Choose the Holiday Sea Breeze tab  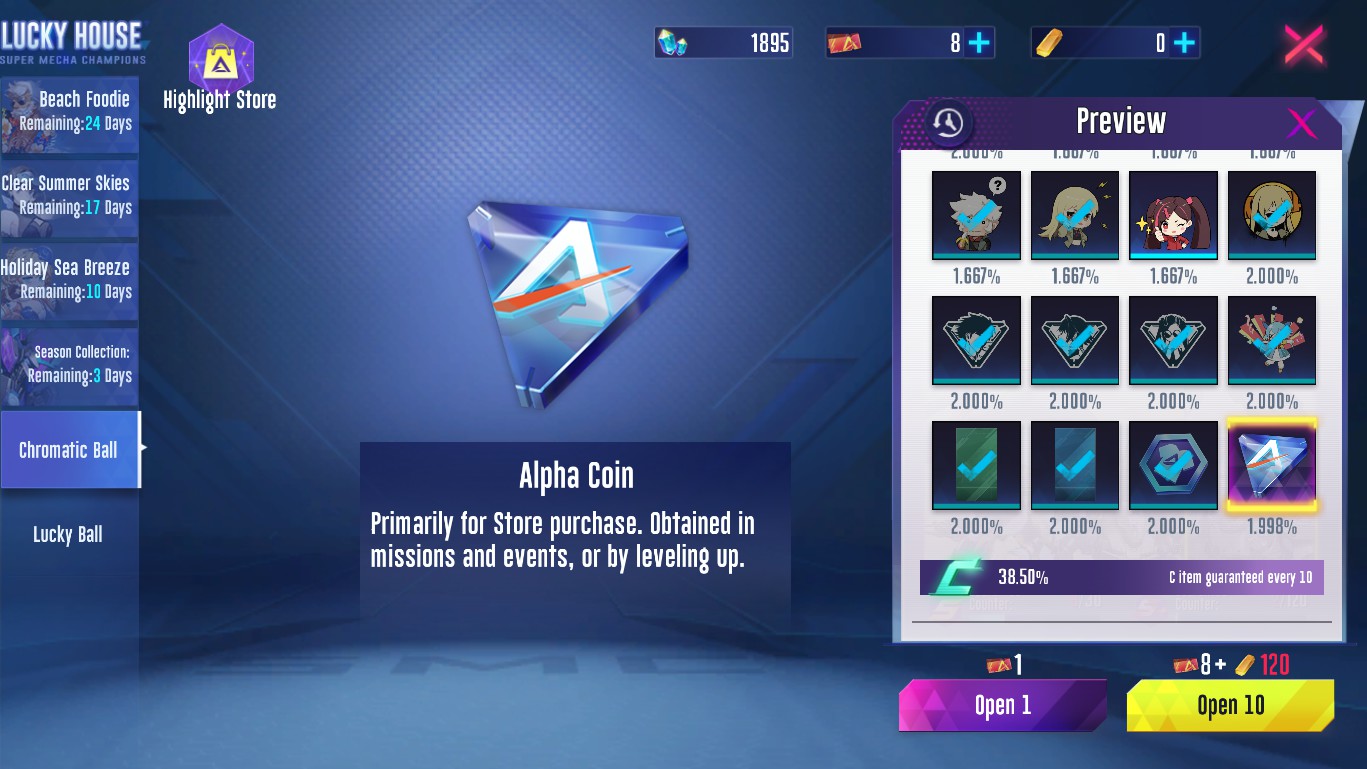(70, 281)
